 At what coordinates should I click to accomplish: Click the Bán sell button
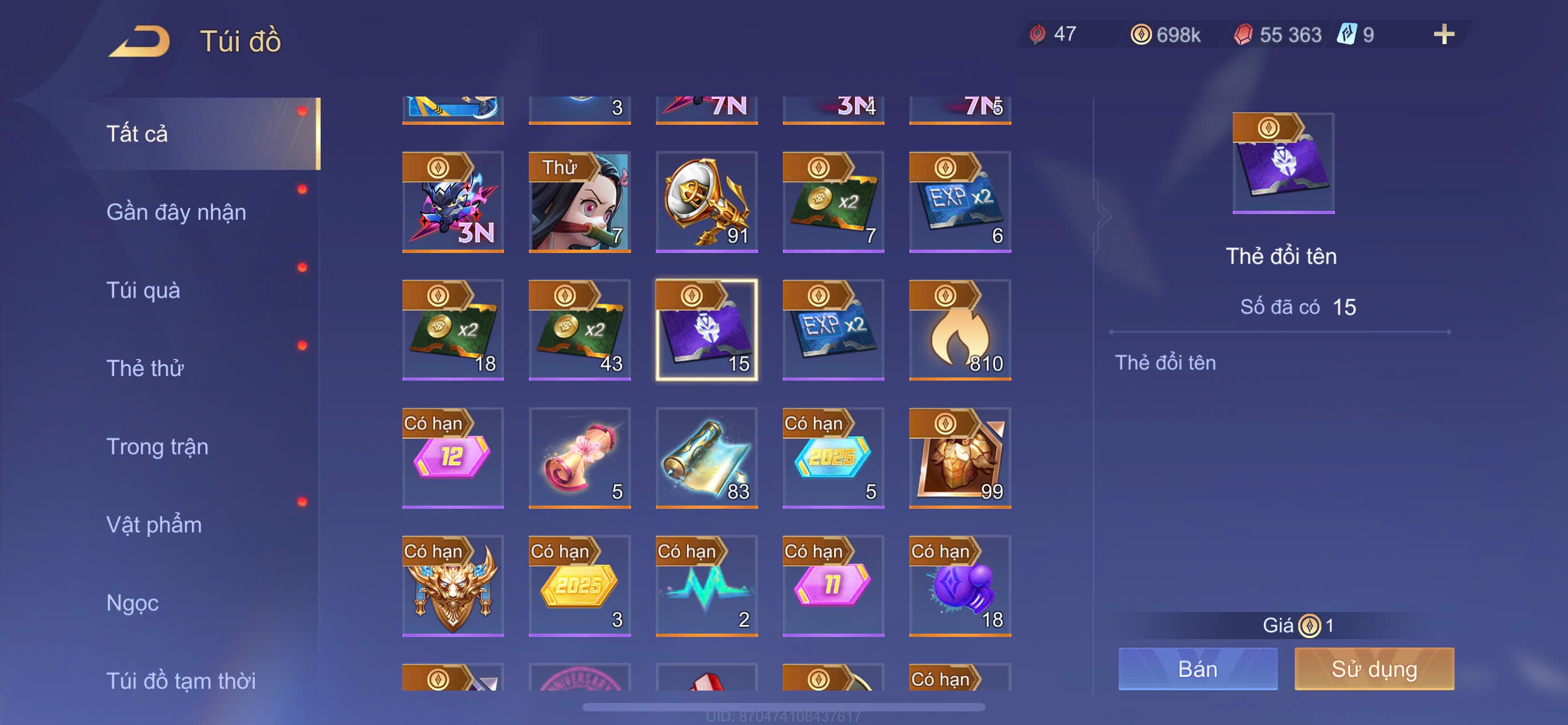point(1197,669)
